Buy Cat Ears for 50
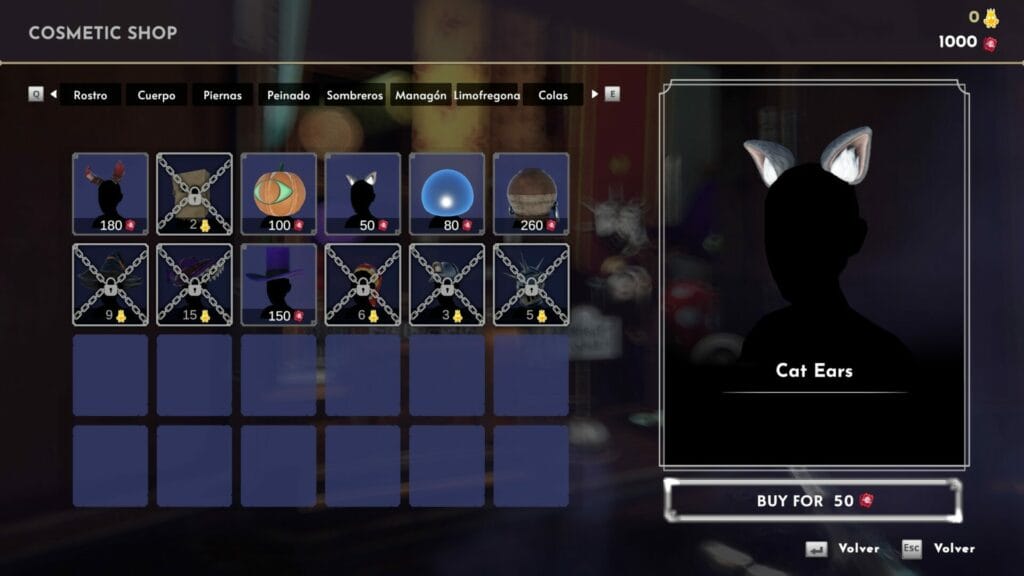 pyautogui.click(x=814, y=500)
